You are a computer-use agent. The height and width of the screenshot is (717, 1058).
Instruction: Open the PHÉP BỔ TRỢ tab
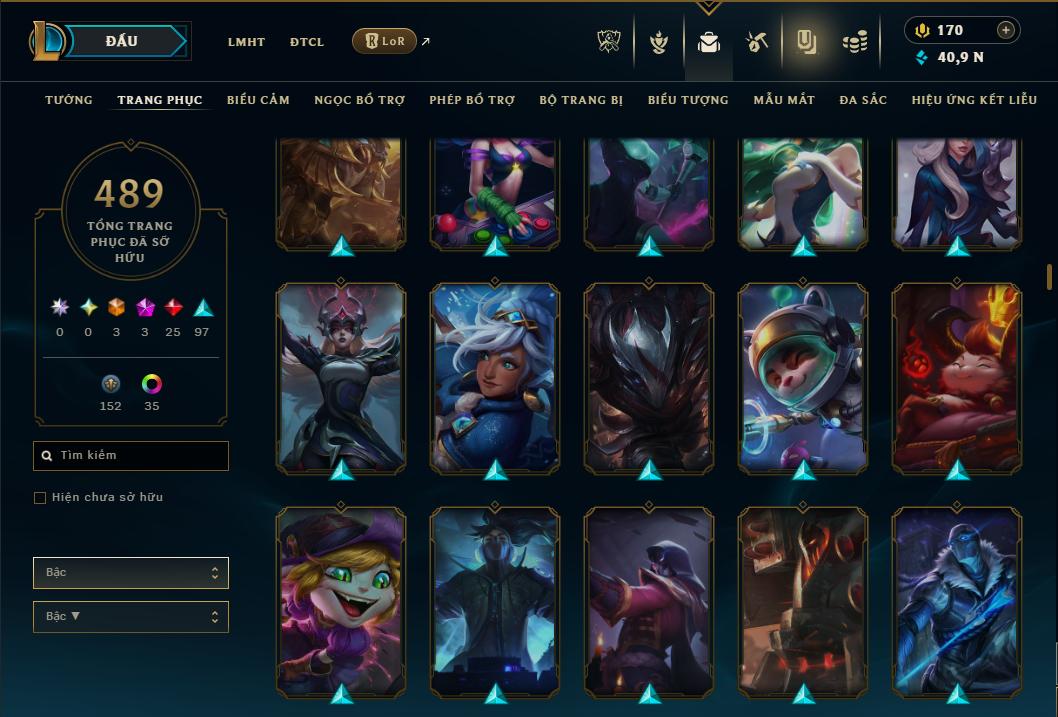click(472, 100)
